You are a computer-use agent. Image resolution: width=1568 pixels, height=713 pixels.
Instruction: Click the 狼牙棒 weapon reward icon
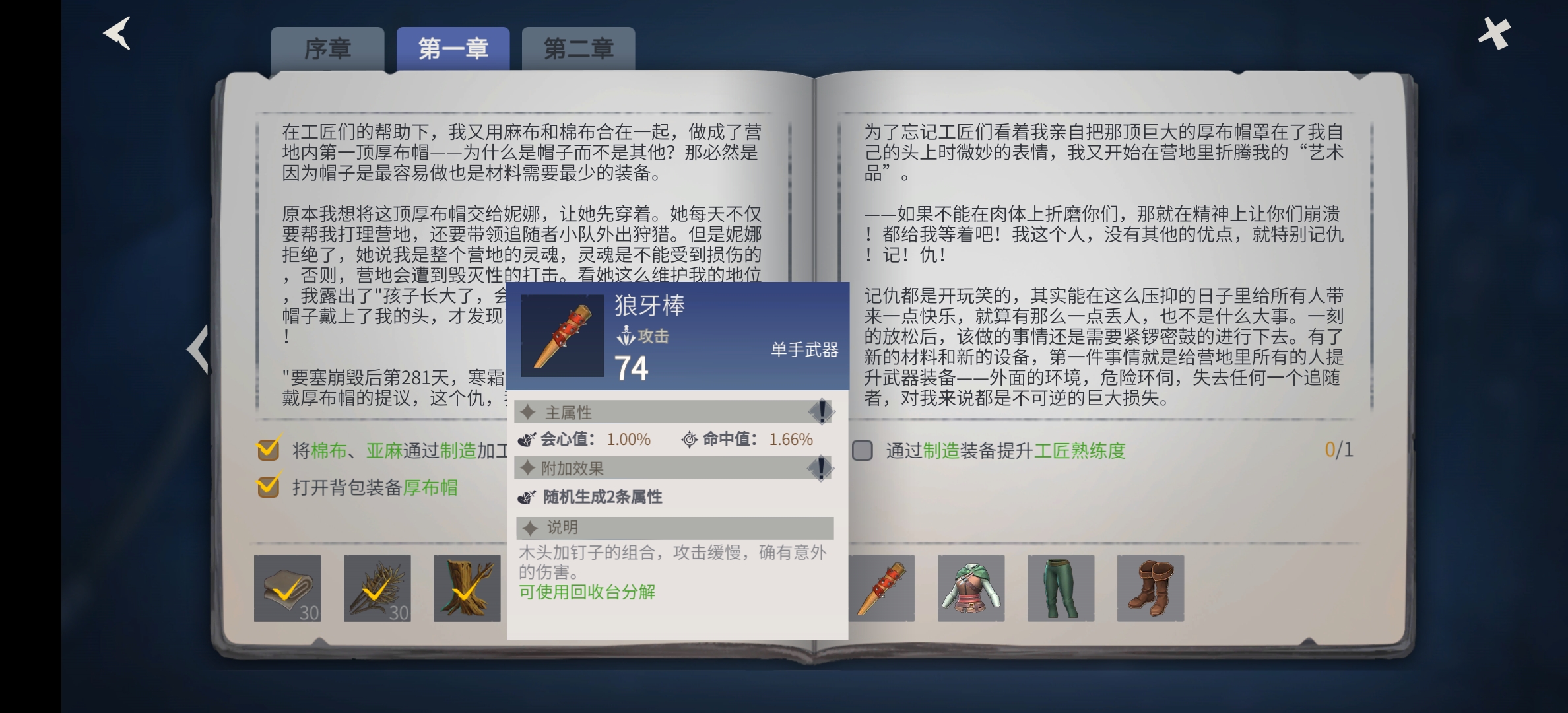(x=882, y=588)
